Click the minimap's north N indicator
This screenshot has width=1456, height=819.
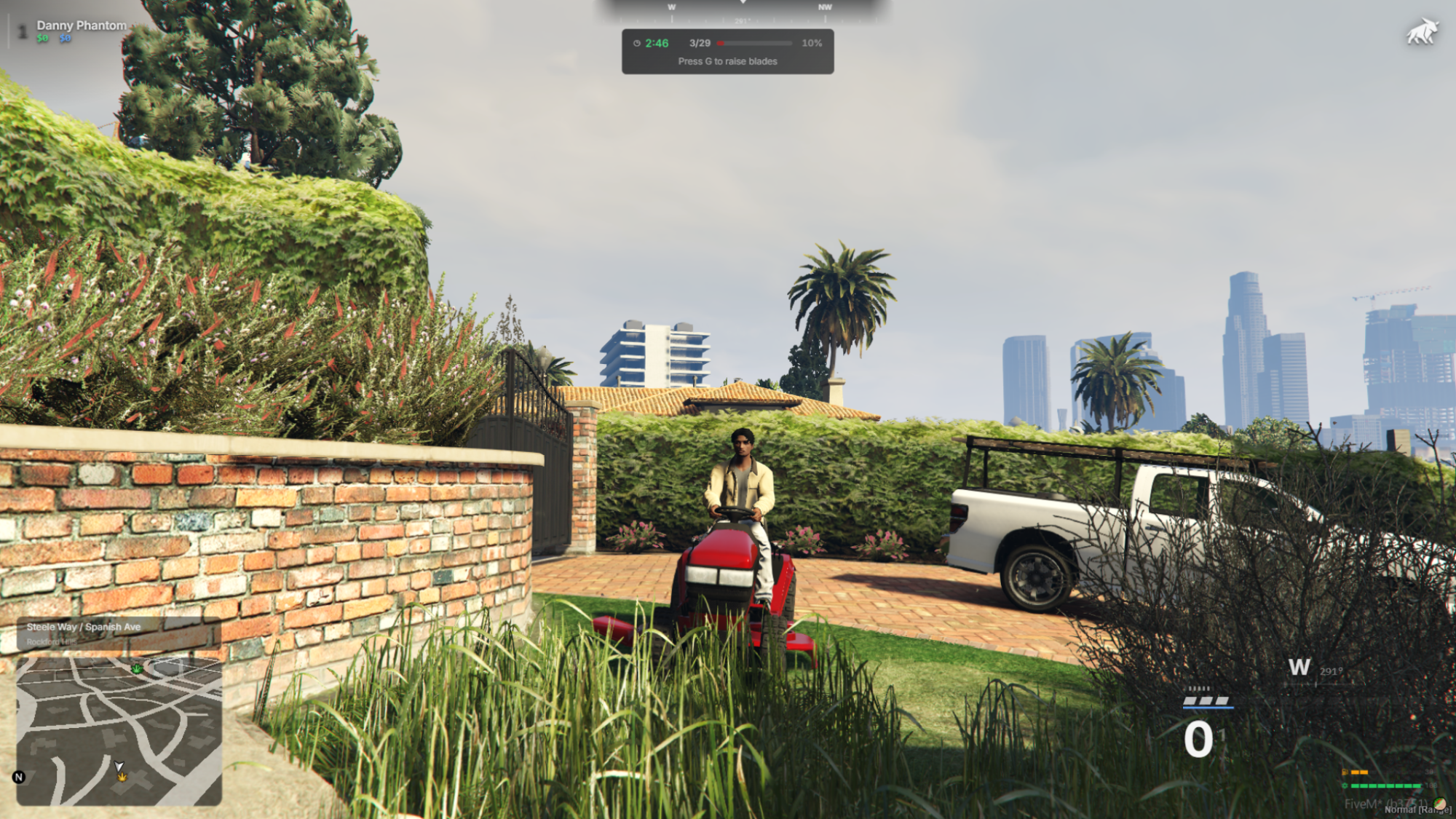(19, 777)
